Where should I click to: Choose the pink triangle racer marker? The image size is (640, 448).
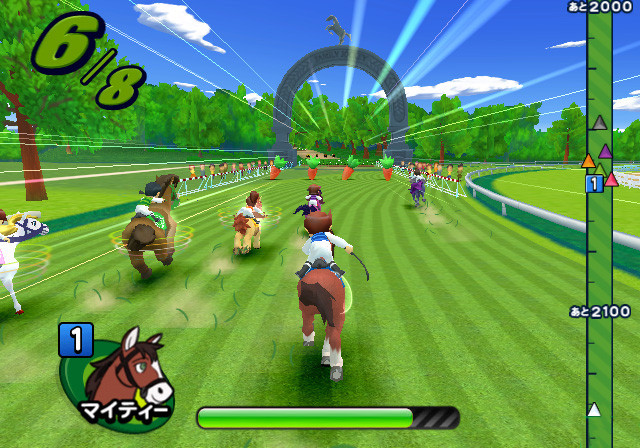[x=611, y=179]
